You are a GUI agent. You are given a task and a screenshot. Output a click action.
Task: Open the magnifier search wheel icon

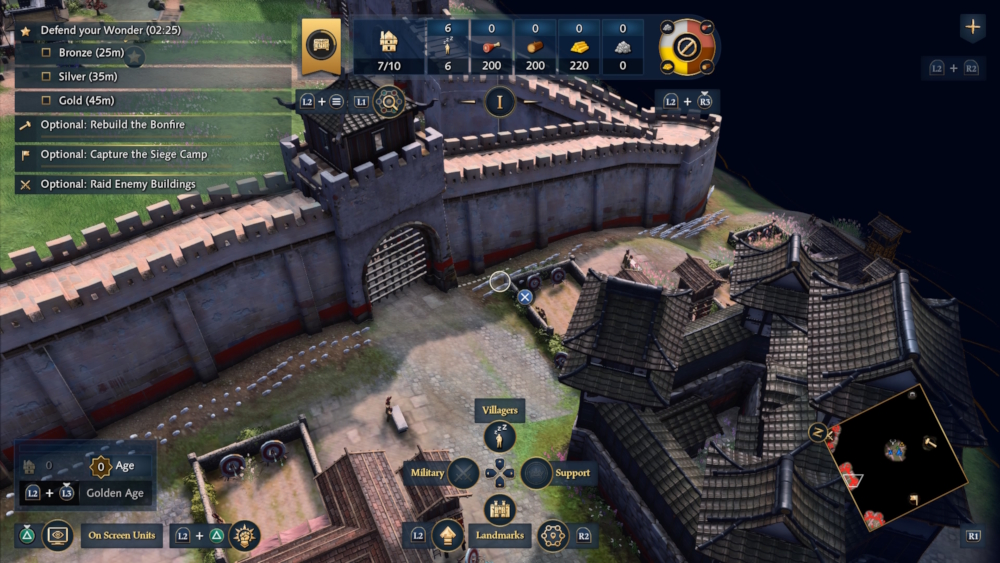[388, 100]
